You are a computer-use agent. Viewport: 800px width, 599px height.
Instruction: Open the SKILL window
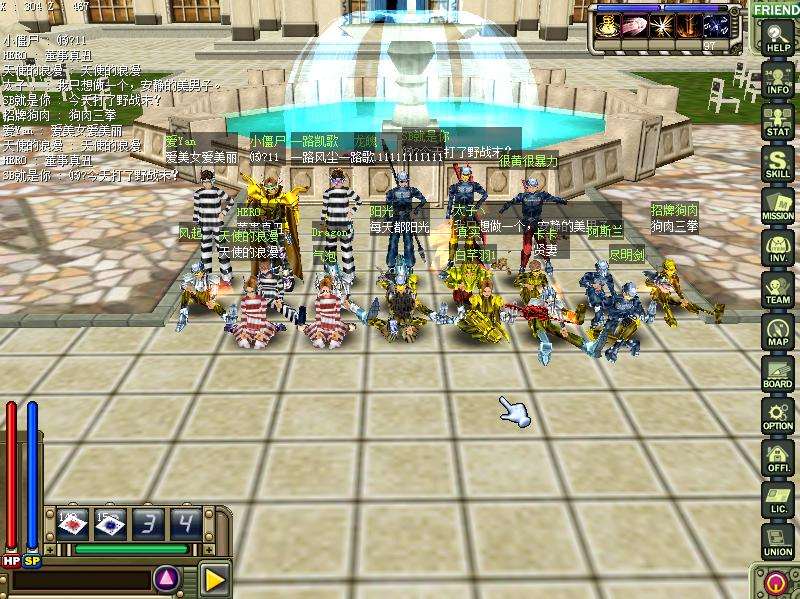tap(777, 164)
